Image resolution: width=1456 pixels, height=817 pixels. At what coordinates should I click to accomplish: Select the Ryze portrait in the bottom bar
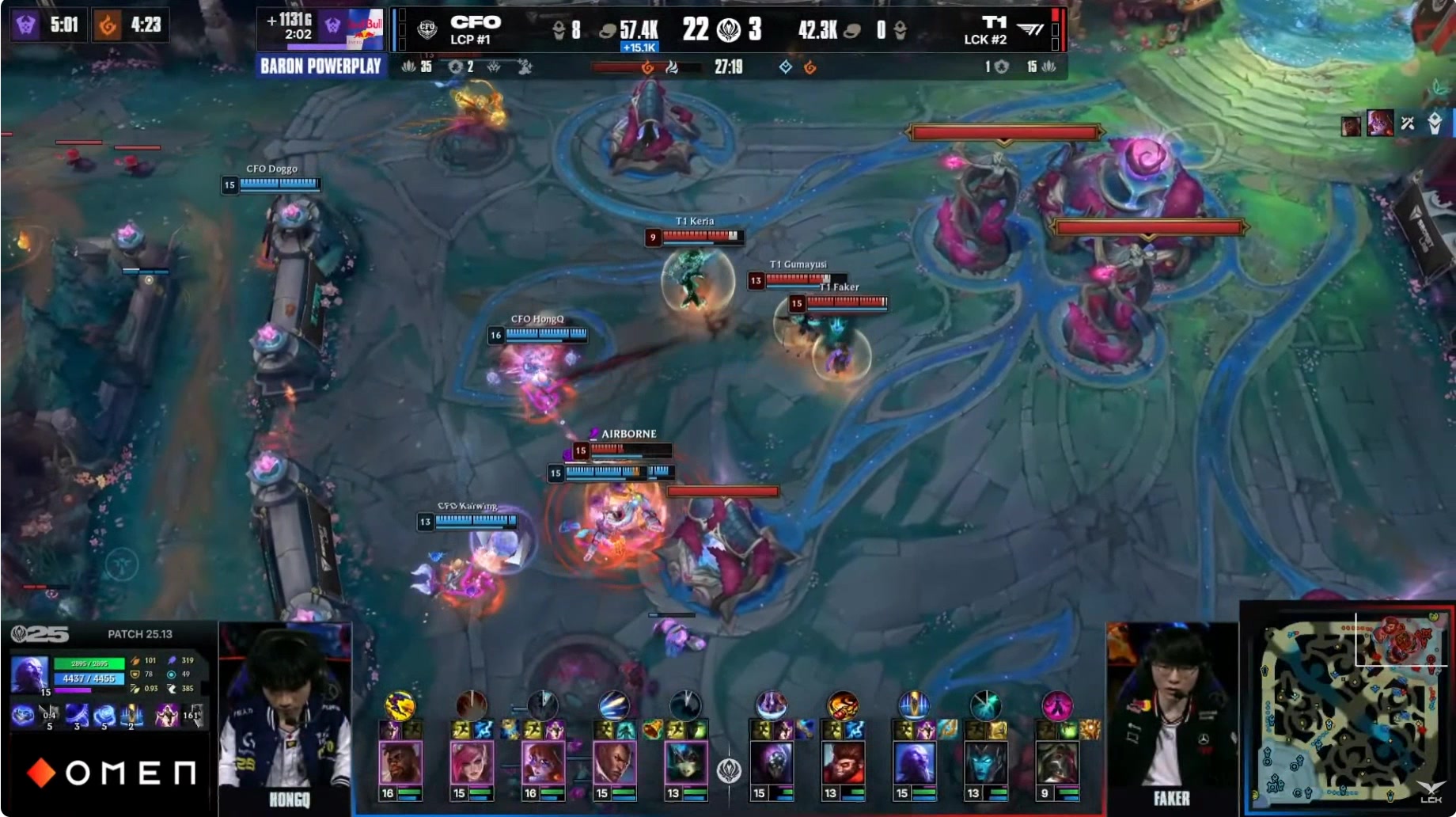914,764
